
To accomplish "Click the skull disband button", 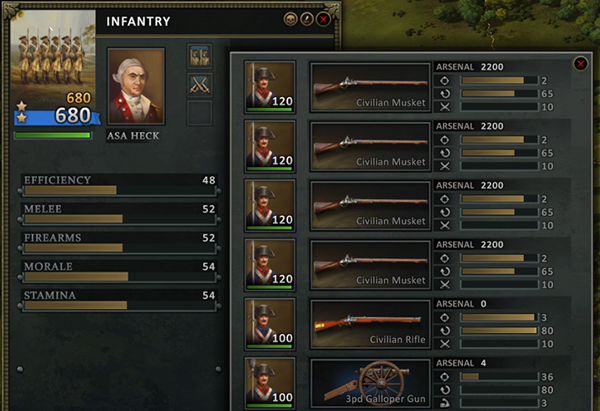I will coord(293,19).
